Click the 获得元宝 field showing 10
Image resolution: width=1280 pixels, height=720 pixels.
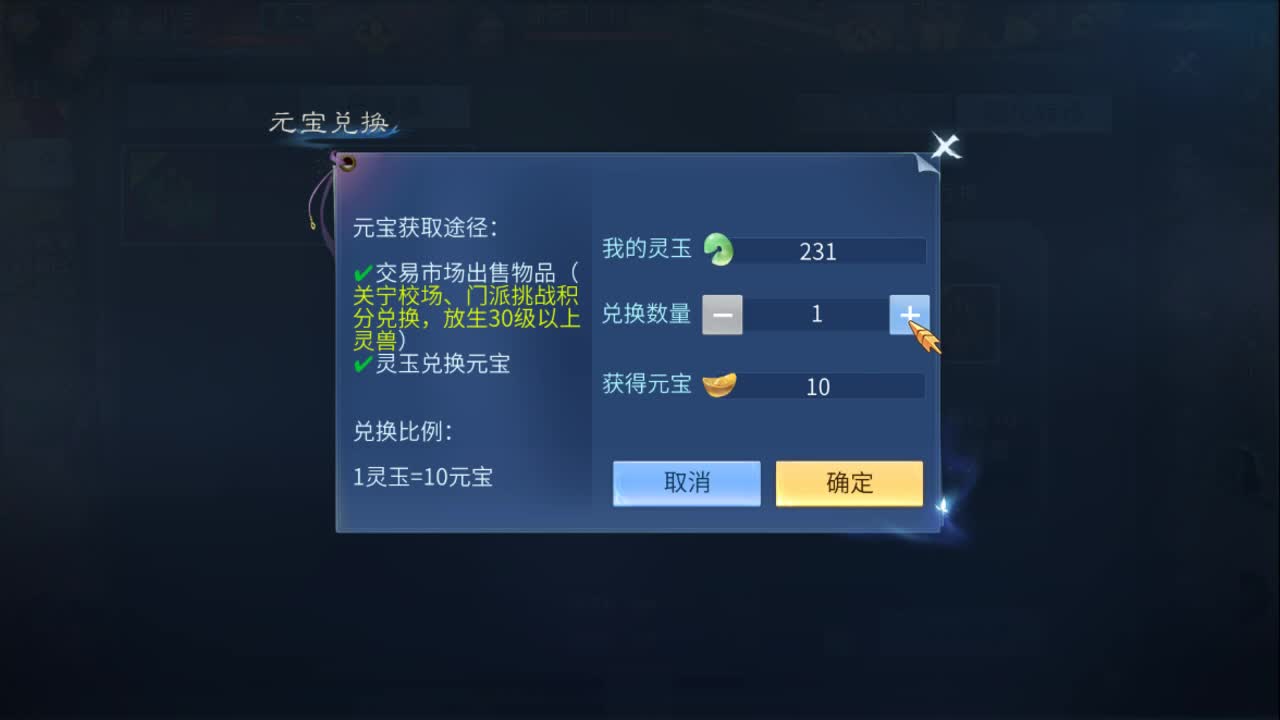coord(818,386)
